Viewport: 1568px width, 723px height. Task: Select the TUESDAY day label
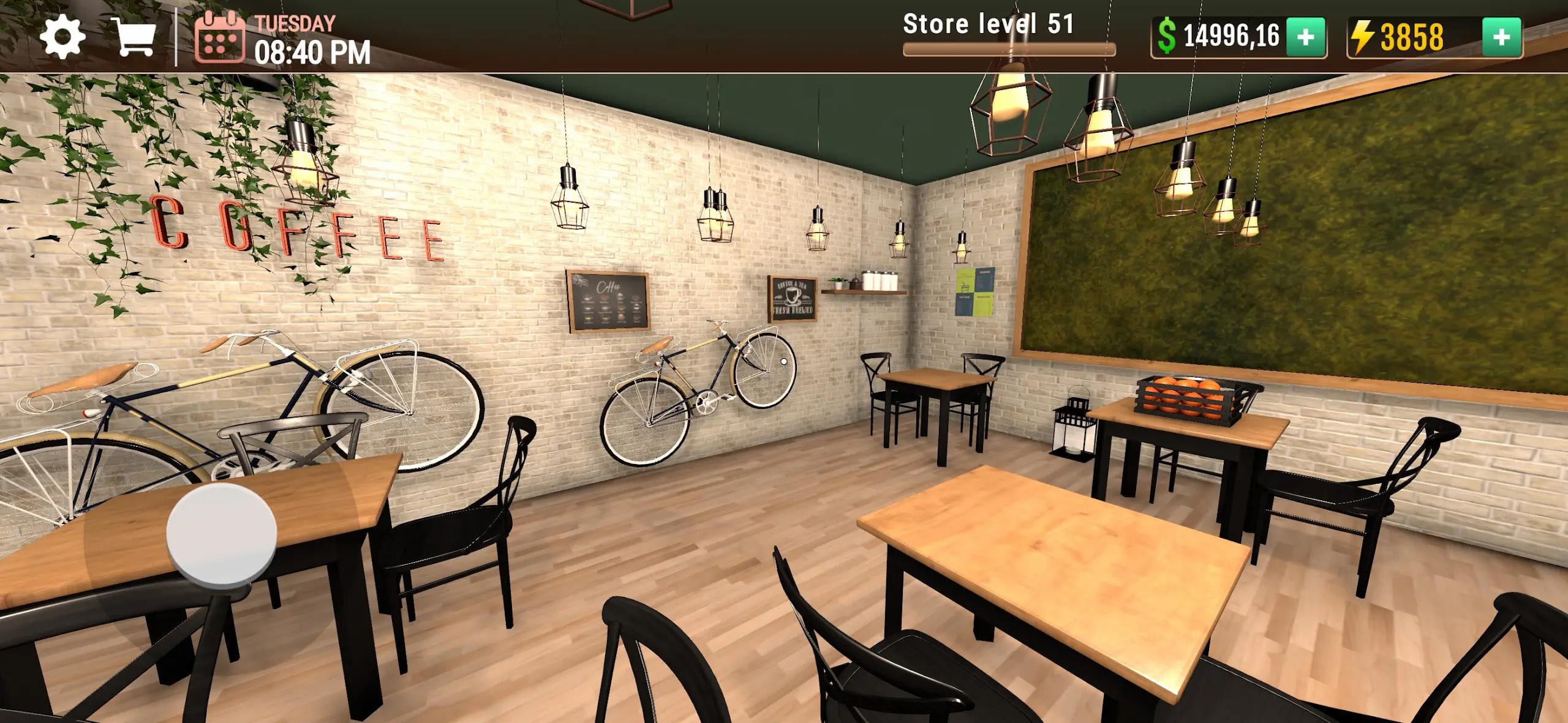(295, 23)
